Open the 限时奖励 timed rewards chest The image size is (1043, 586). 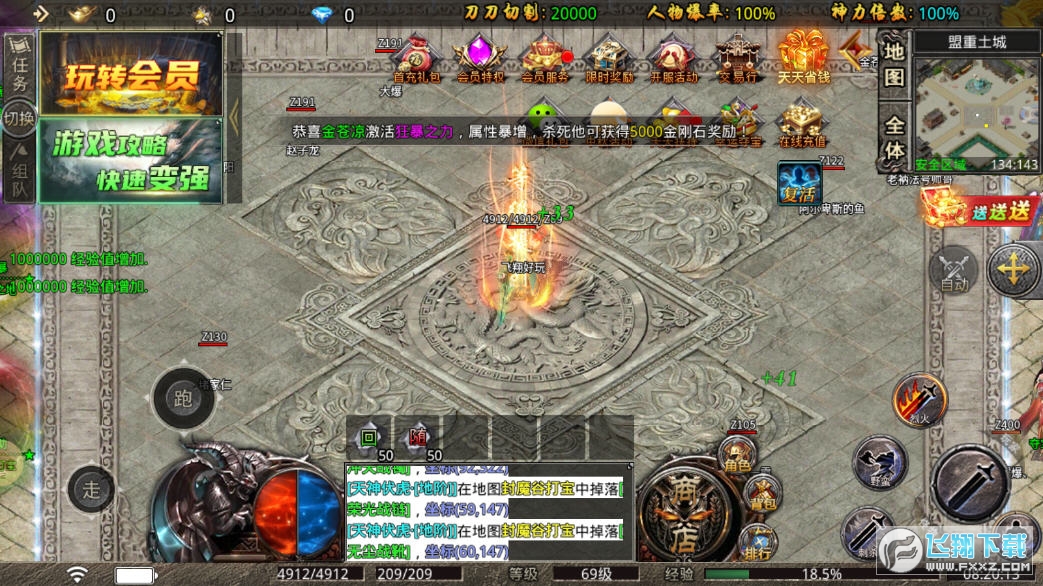point(607,58)
